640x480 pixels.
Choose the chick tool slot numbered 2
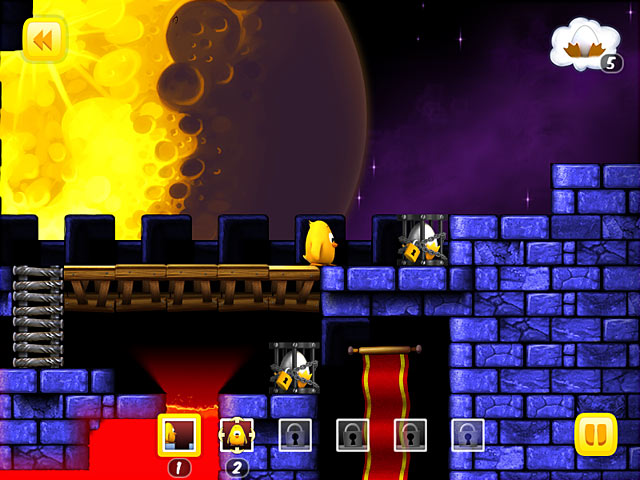(237, 434)
